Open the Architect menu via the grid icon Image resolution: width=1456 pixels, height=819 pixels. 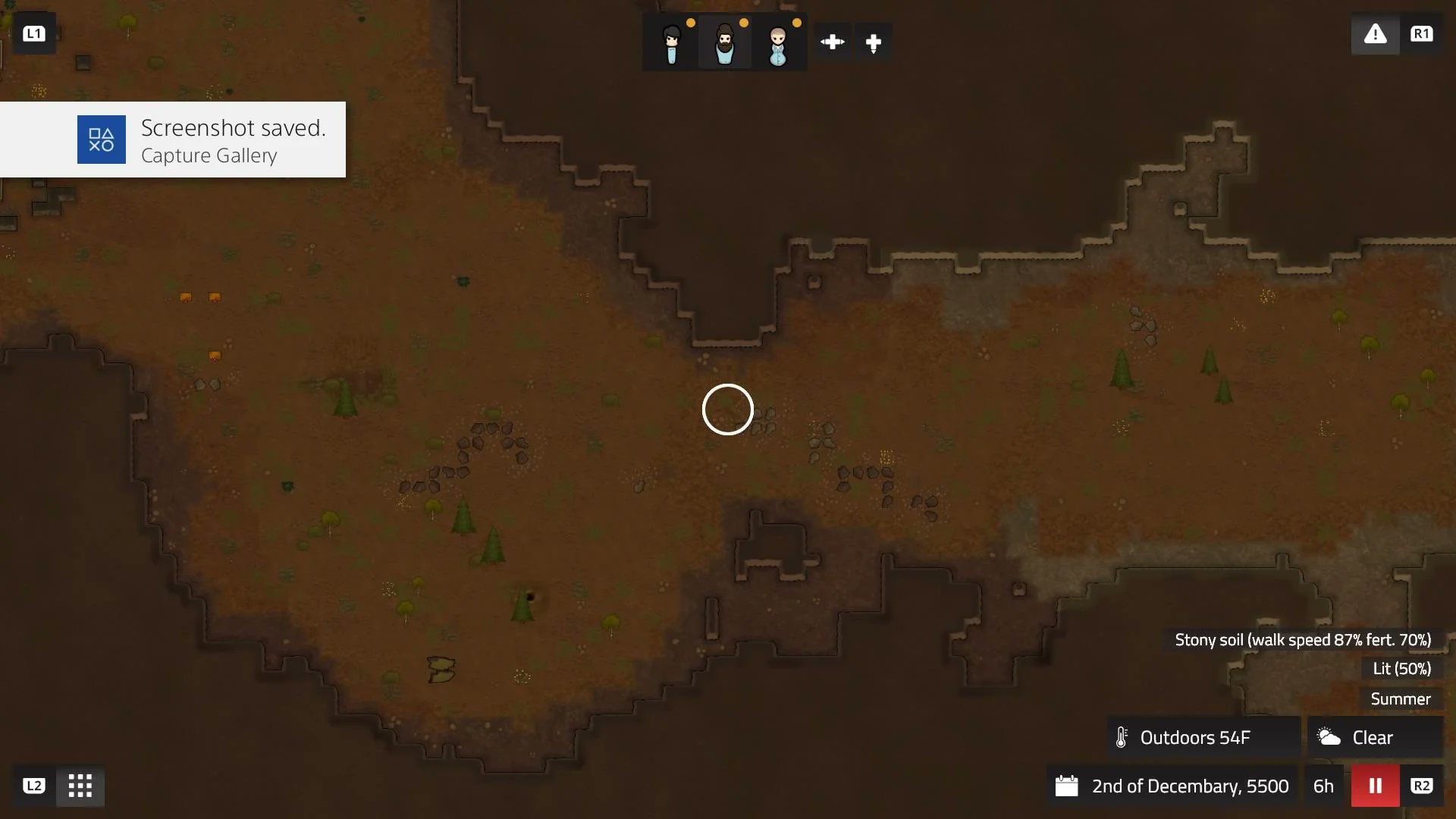tap(79, 786)
